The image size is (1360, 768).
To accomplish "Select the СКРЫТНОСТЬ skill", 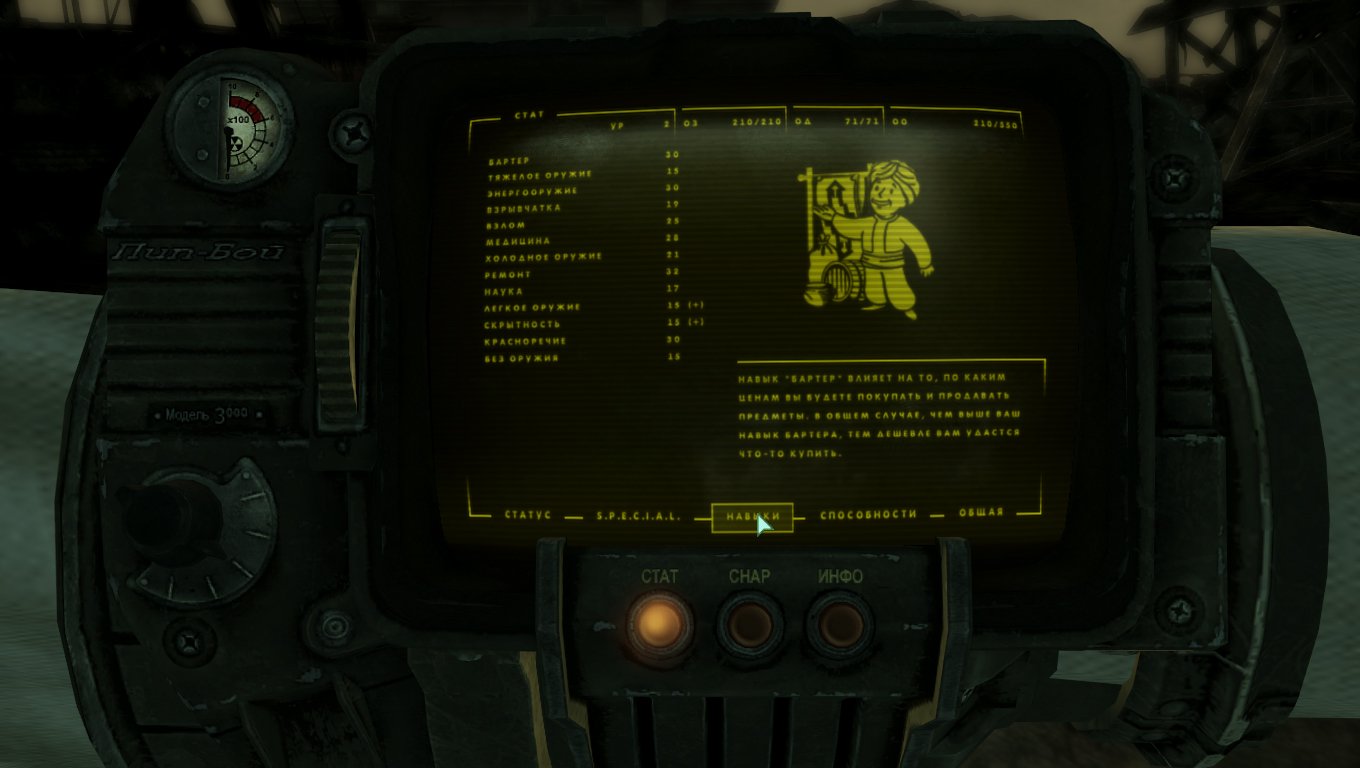I will pyautogui.click(x=523, y=324).
